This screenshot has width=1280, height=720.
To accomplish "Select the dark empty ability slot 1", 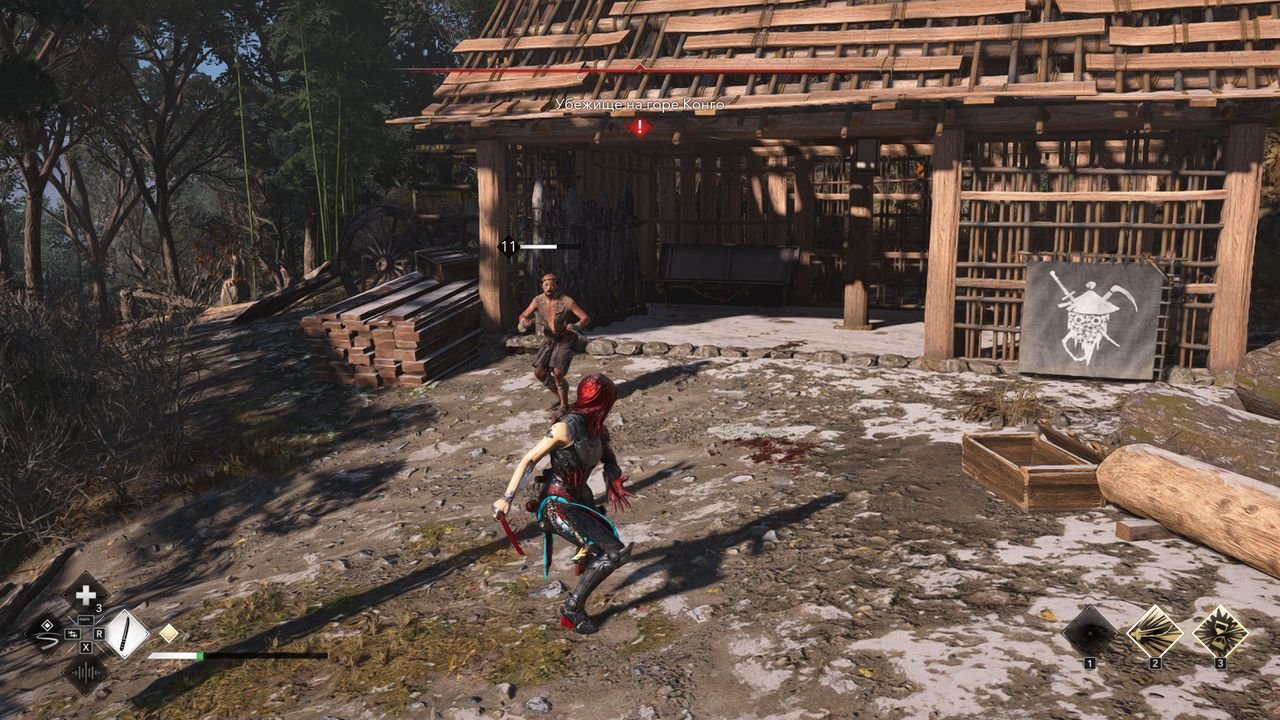I will coord(1089,631).
